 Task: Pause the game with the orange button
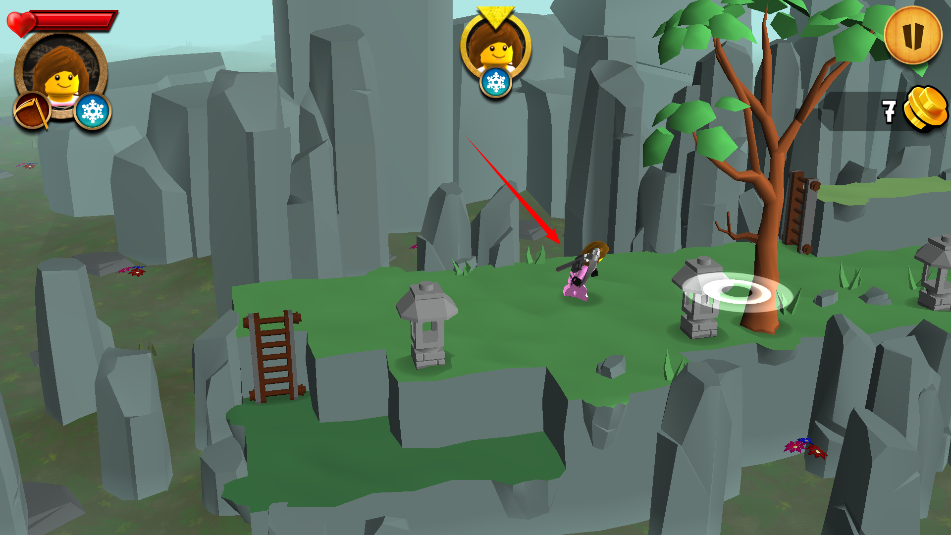913,35
